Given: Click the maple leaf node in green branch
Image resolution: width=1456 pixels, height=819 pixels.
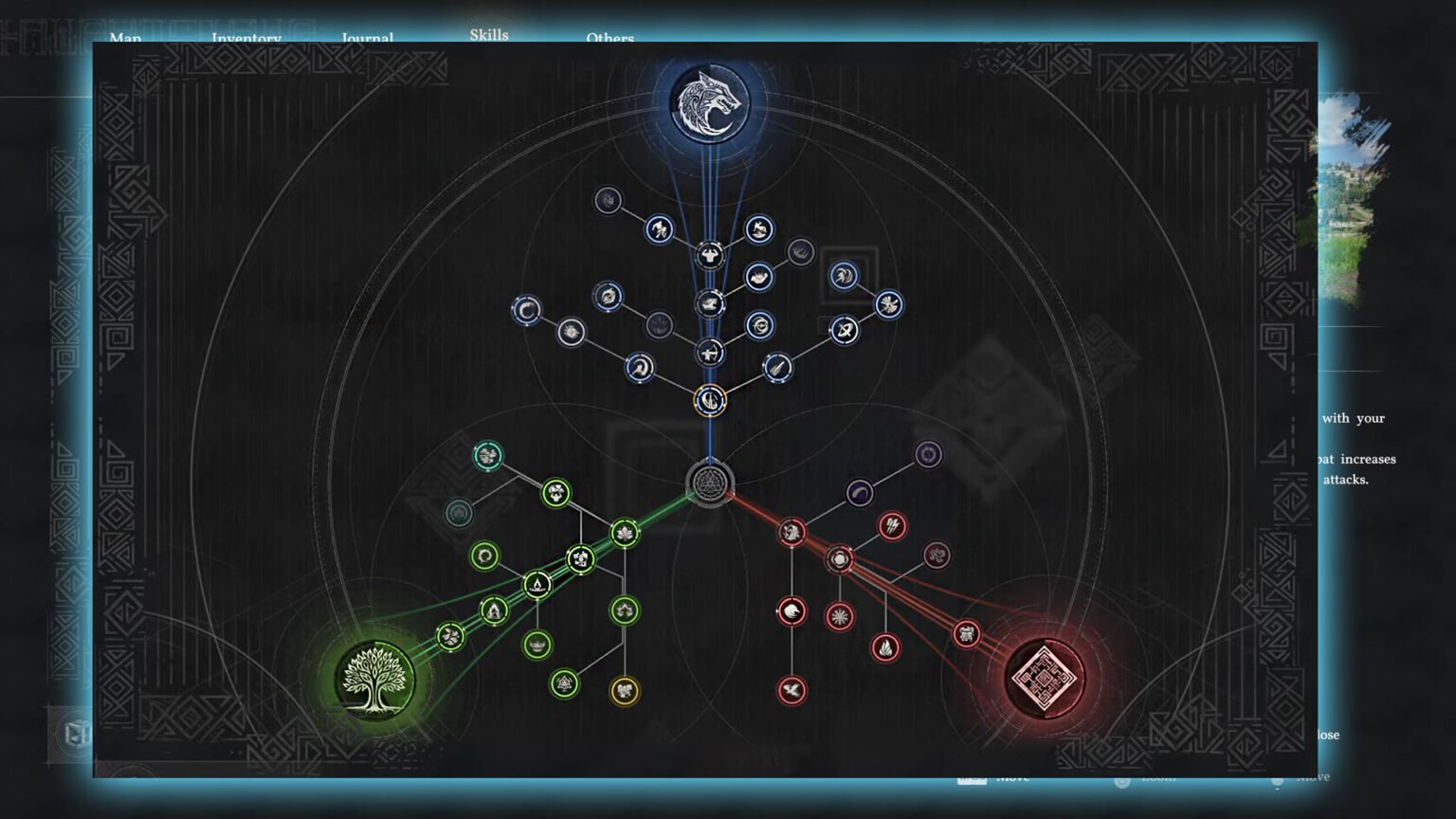Looking at the screenshot, I should [x=625, y=532].
